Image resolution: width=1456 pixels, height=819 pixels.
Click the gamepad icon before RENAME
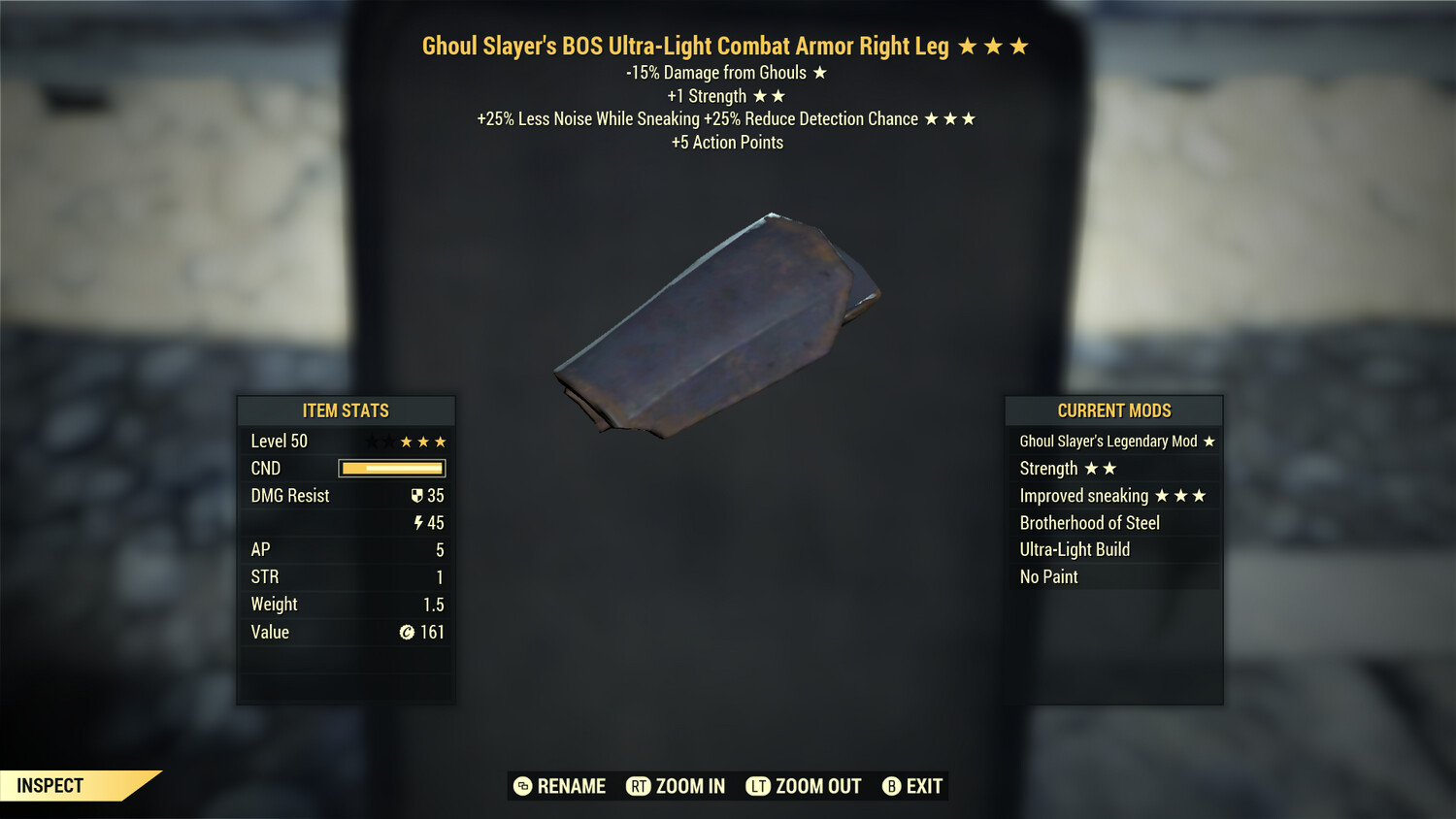[x=521, y=786]
